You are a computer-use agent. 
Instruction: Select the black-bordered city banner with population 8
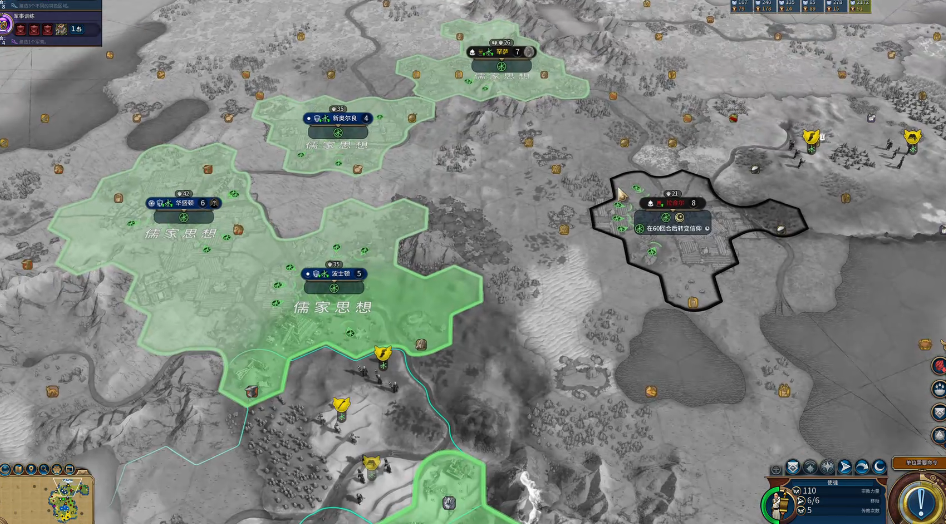pos(672,203)
